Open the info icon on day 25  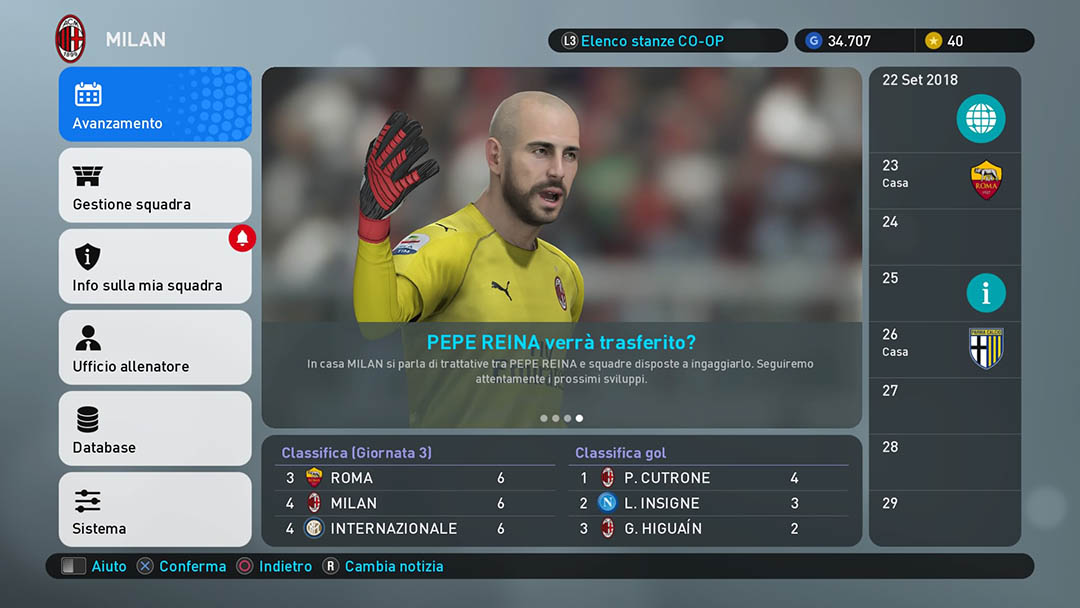pos(986,293)
